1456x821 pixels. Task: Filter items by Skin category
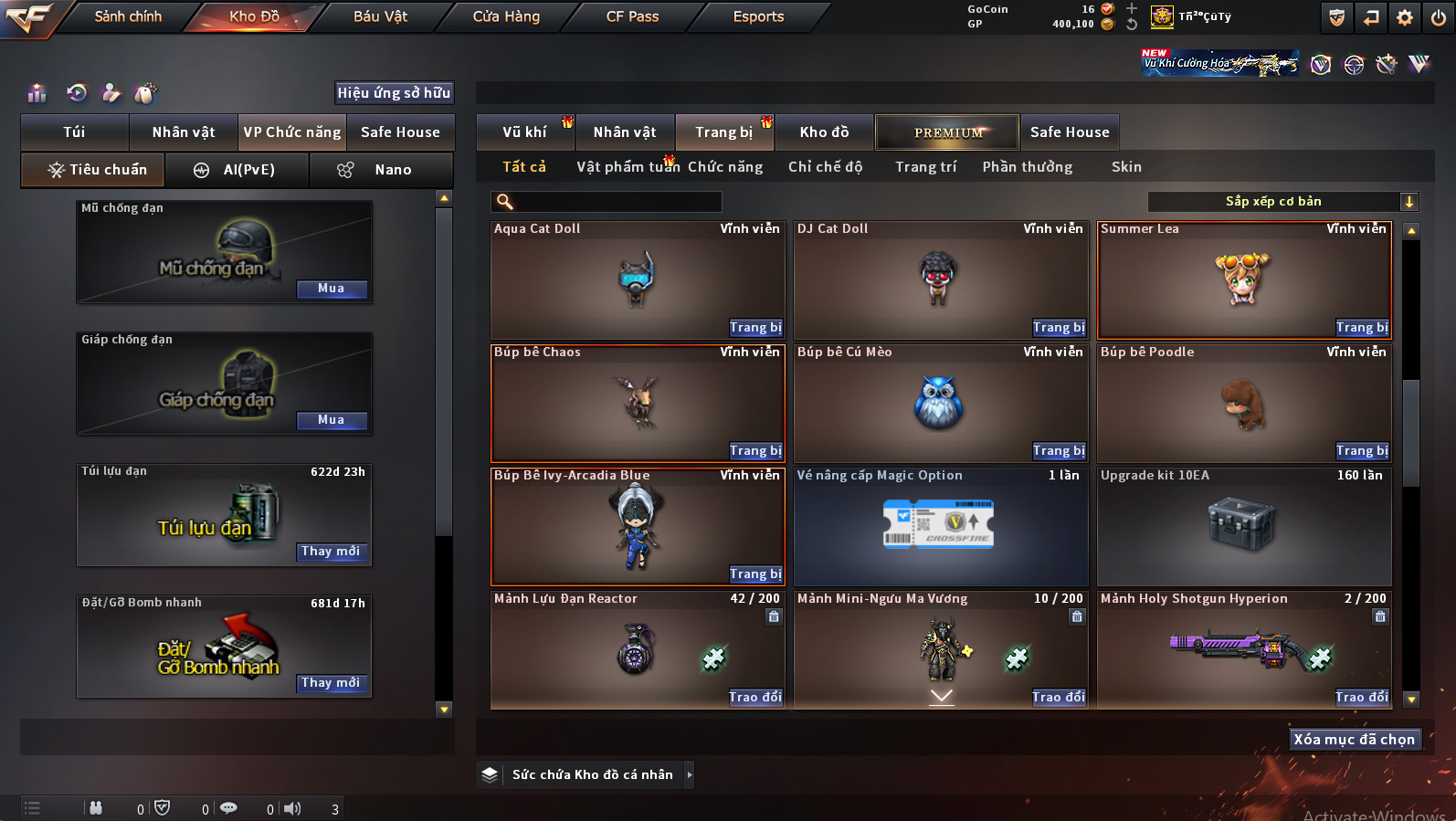pos(1126,167)
